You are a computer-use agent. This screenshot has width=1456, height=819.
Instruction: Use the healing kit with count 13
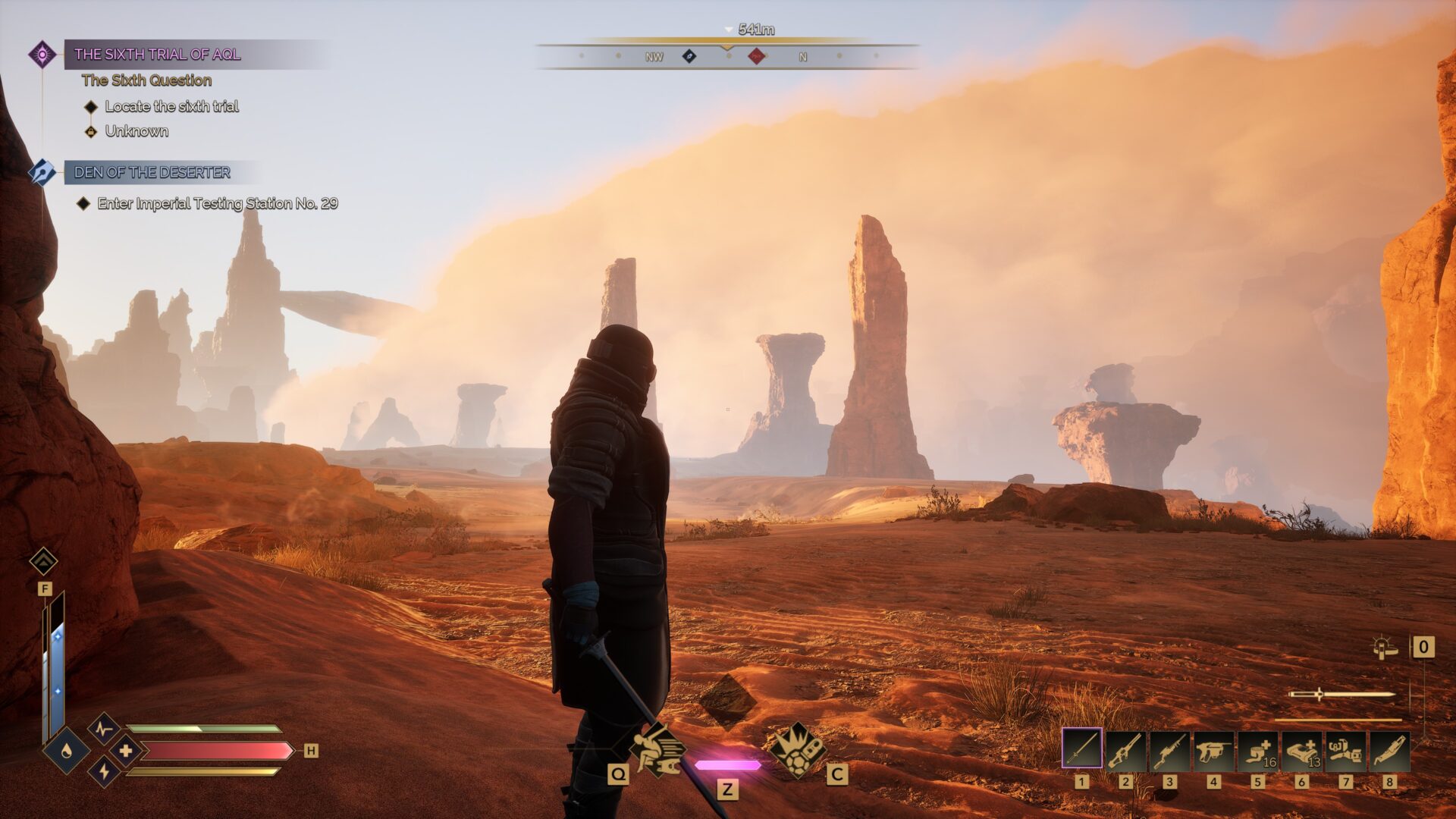click(x=1301, y=750)
